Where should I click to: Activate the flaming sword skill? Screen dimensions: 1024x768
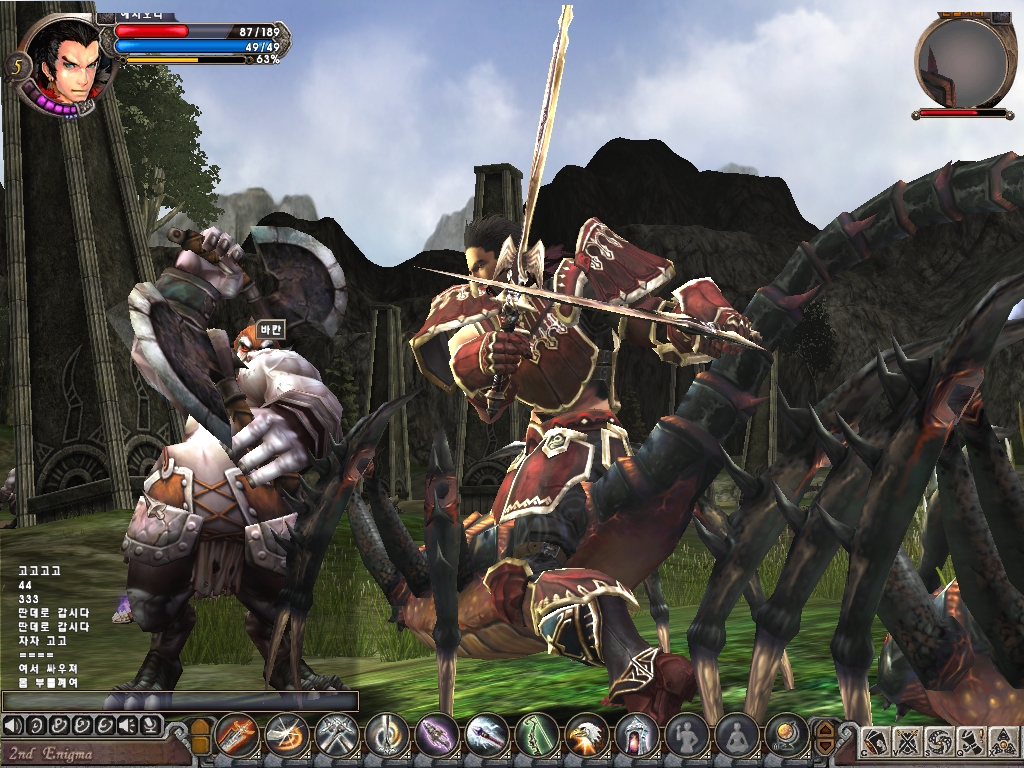coord(237,737)
